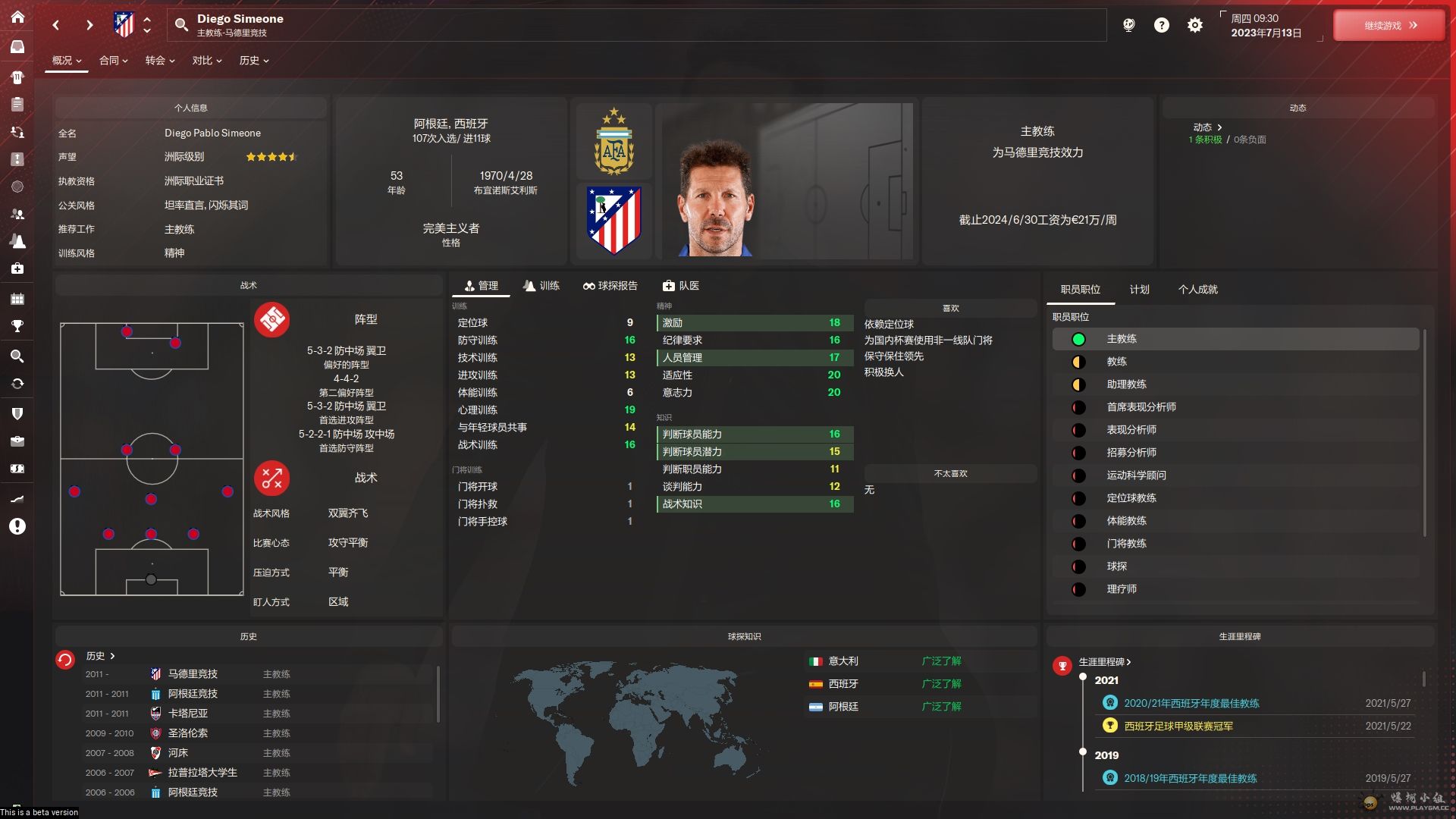Image resolution: width=1456 pixels, height=819 pixels.
Task: Go back with the left arrow
Action: [x=56, y=26]
